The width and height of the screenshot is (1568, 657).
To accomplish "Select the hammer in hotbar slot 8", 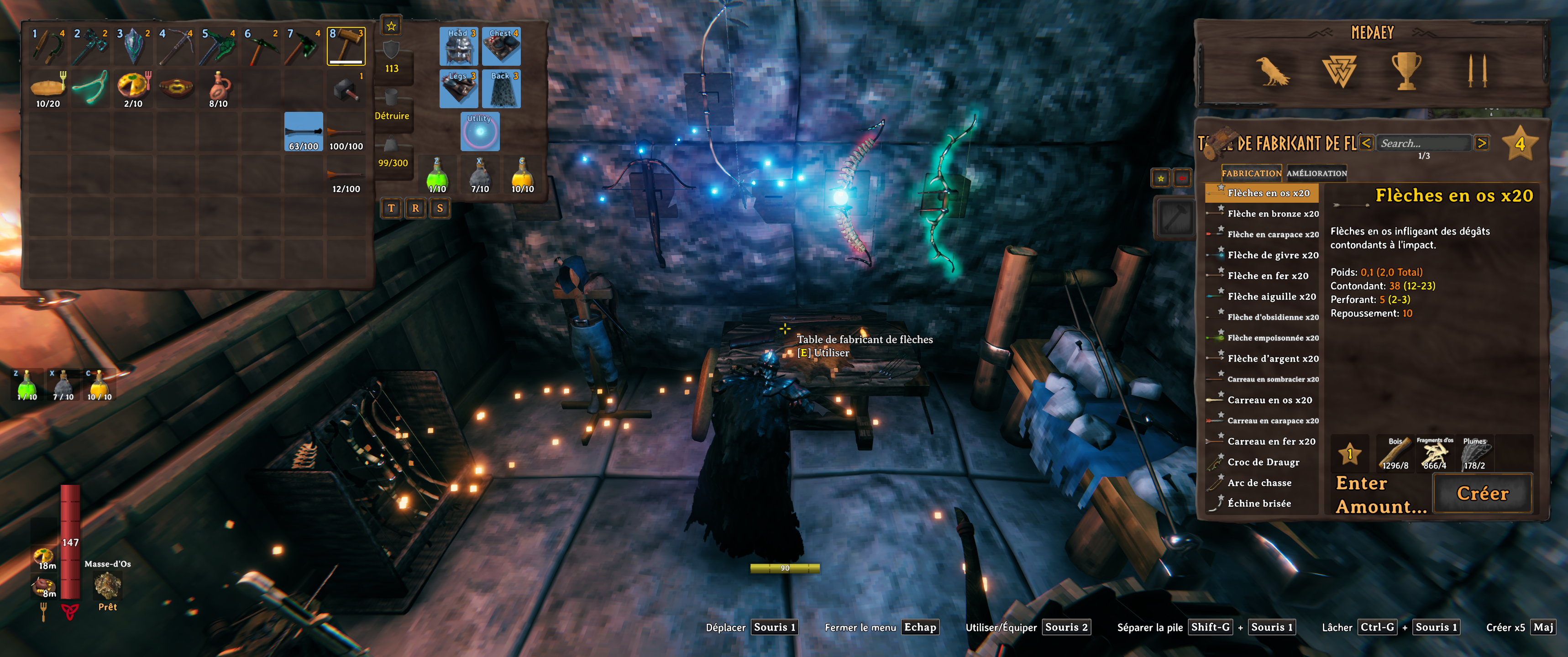I will [x=346, y=46].
